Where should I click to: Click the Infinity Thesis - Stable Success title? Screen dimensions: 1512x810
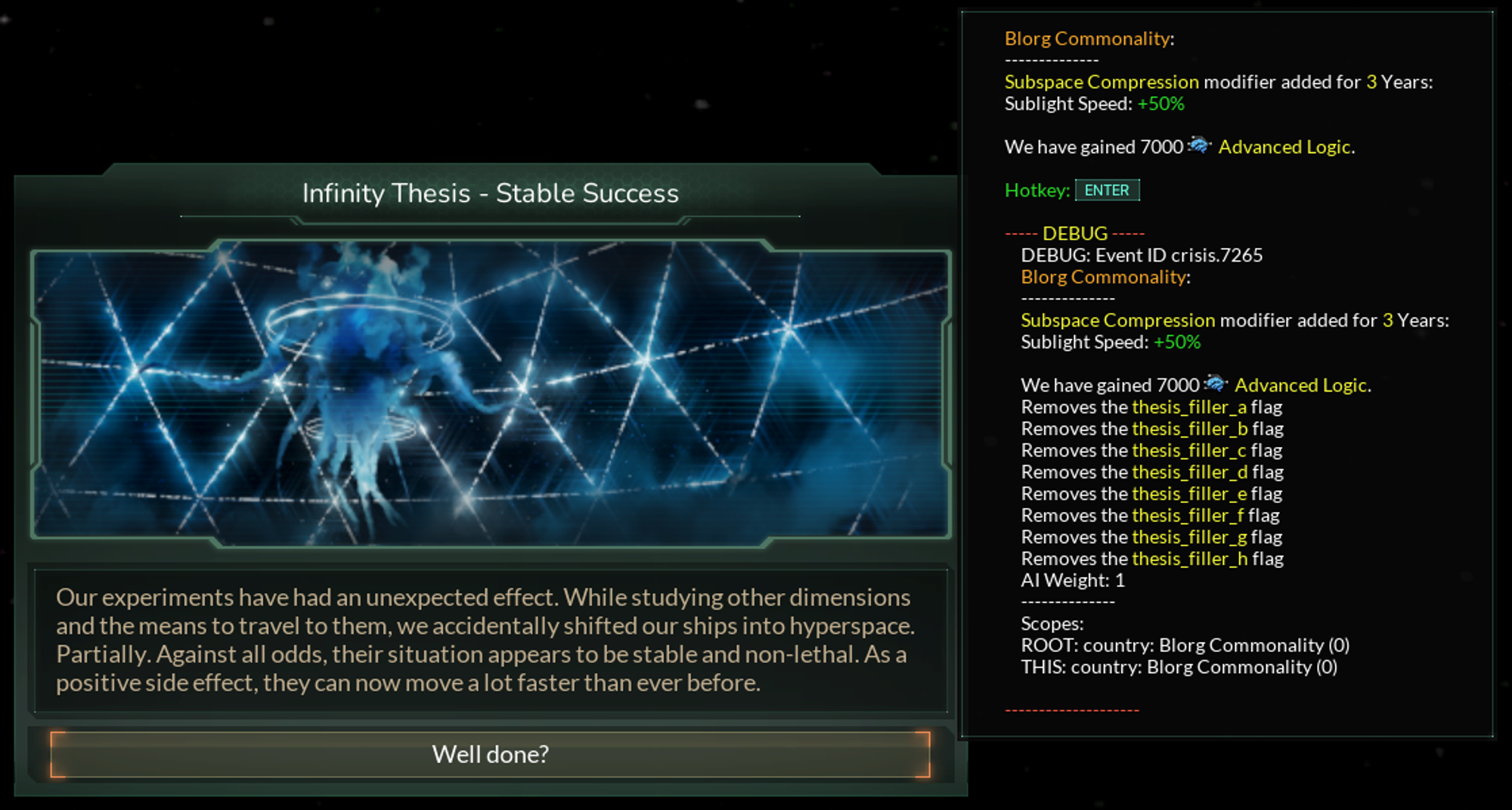491,194
